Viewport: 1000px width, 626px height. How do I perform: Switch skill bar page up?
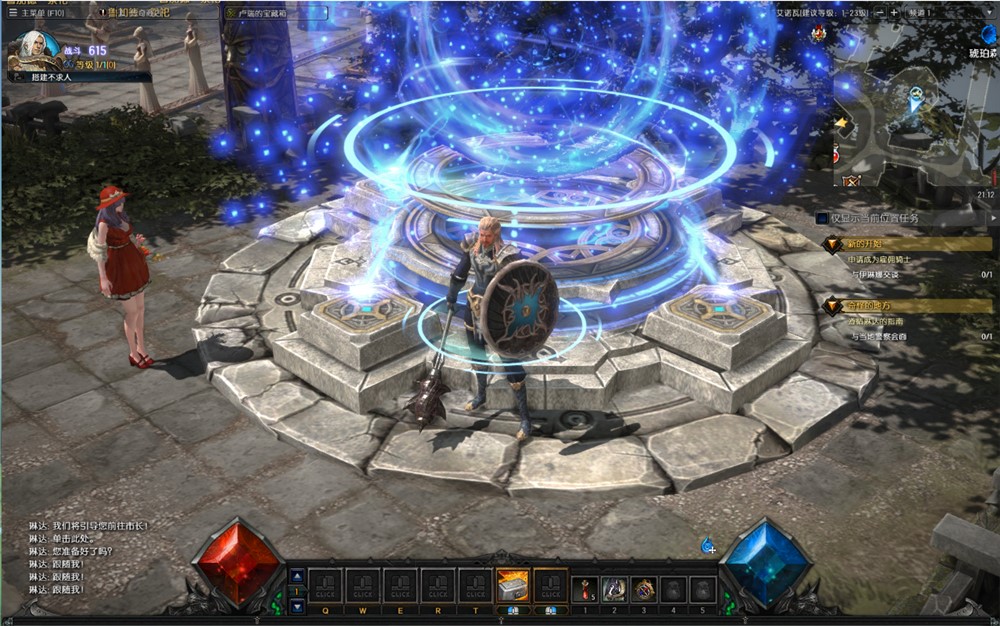pos(296,576)
